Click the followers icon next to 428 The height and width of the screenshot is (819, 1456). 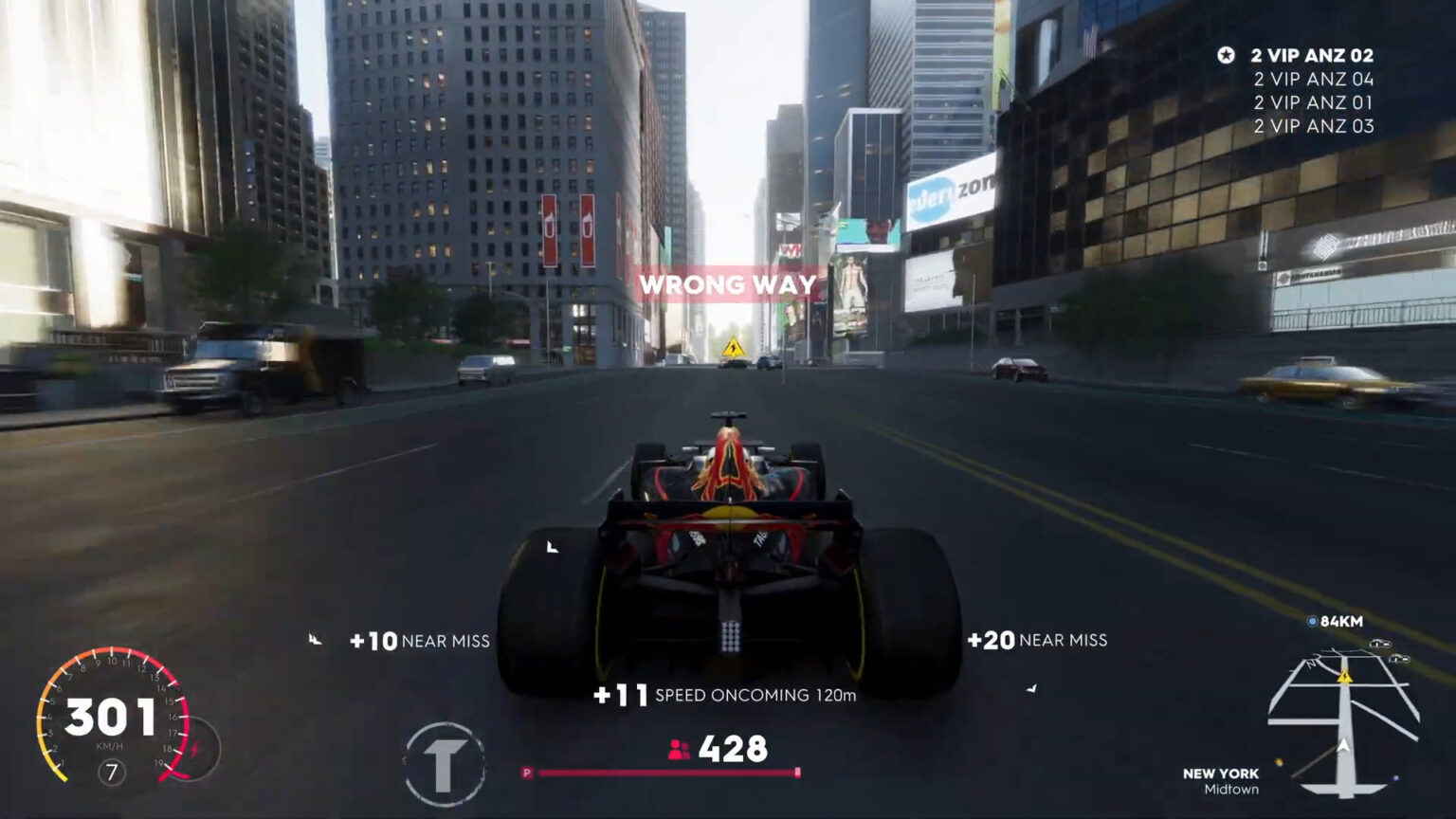coord(679,751)
